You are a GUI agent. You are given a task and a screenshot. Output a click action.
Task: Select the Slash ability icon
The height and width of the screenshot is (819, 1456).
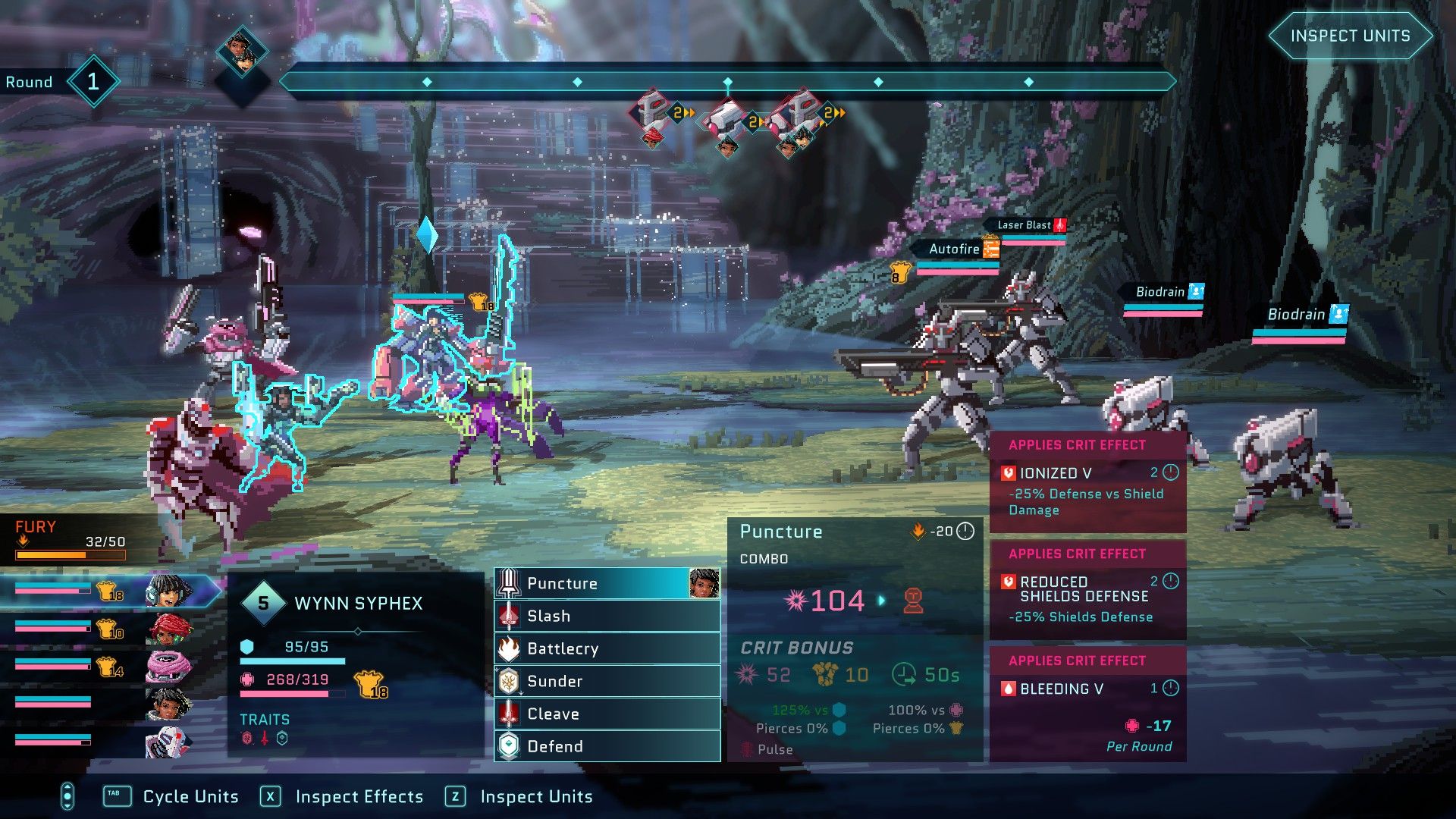click(x=509, y=616)
